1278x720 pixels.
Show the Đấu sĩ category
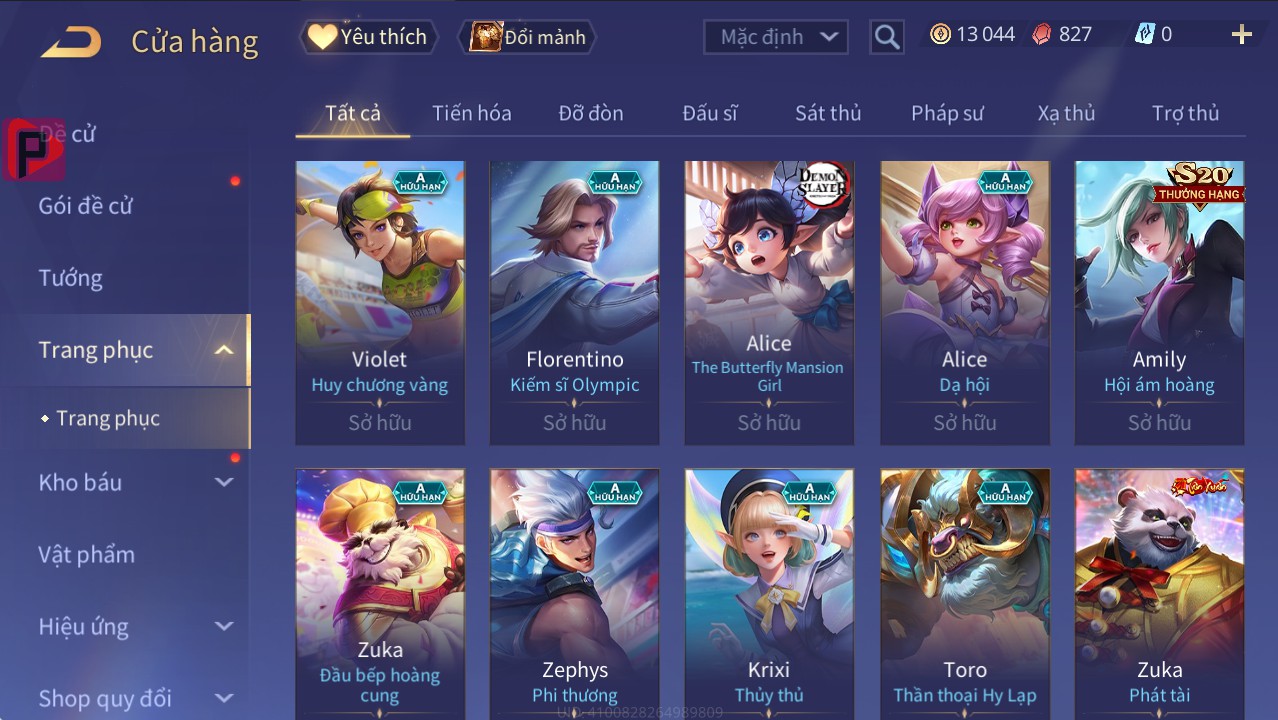pos(709,113)
